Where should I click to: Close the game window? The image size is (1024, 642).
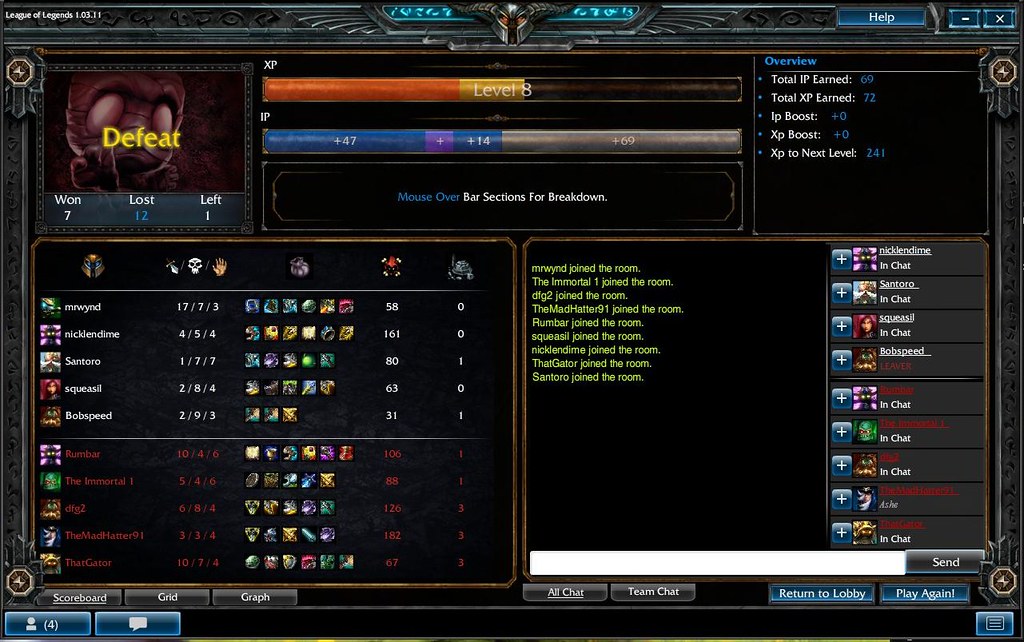999,18
